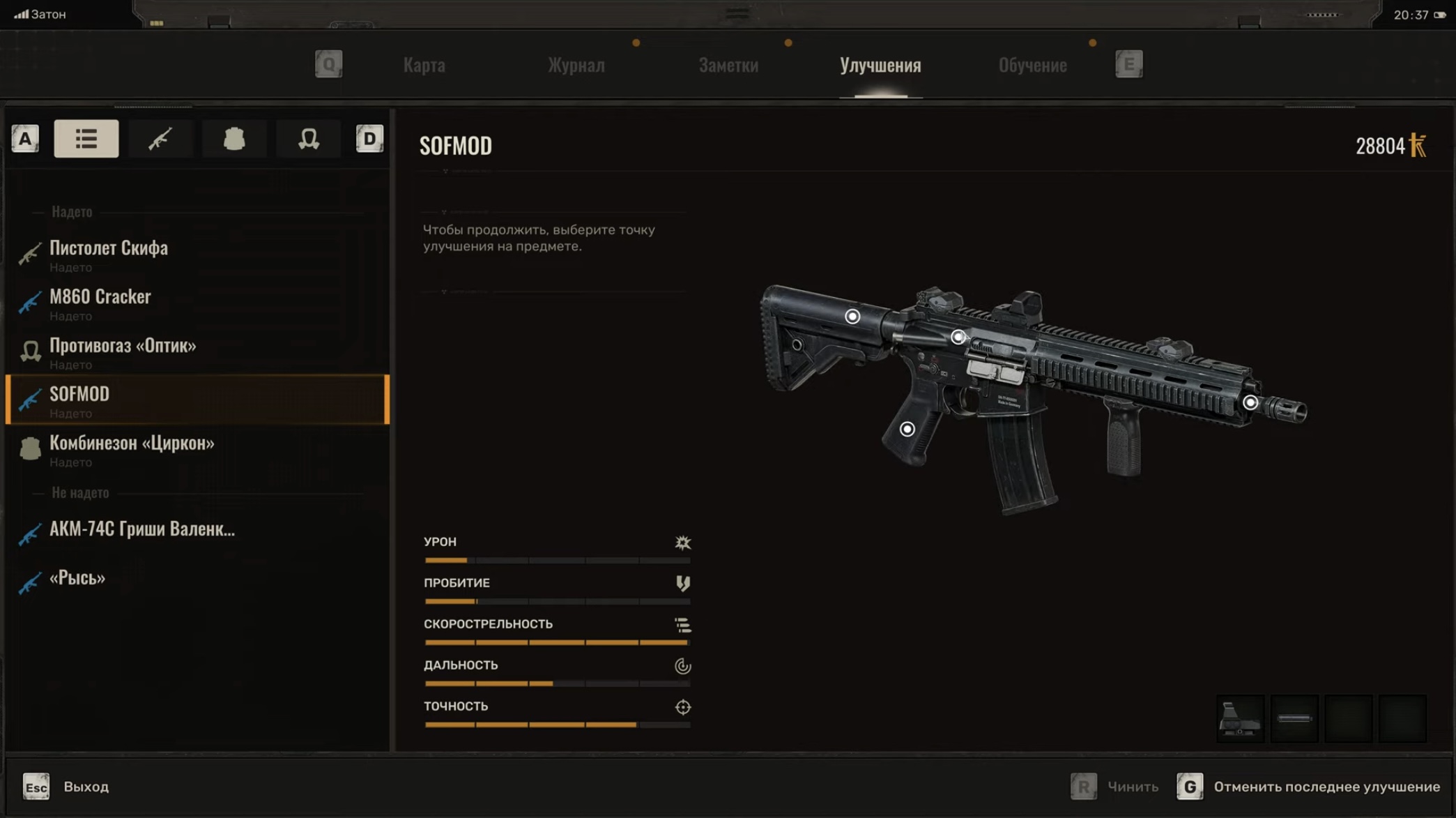
Task: Switch to the Журнал tab
Action: click(x=576, y=65)
